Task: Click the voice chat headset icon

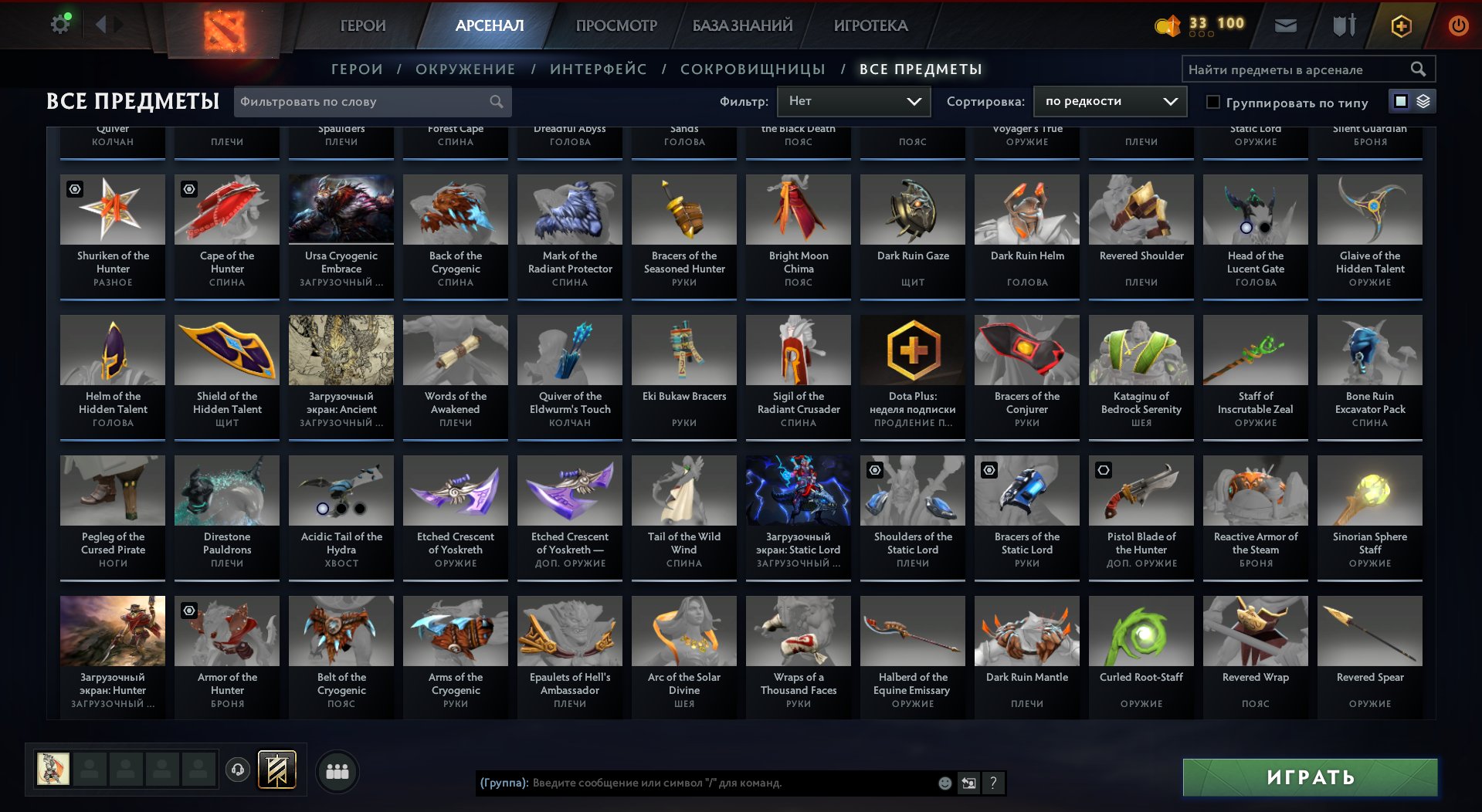Action: (x=238, y=770)
